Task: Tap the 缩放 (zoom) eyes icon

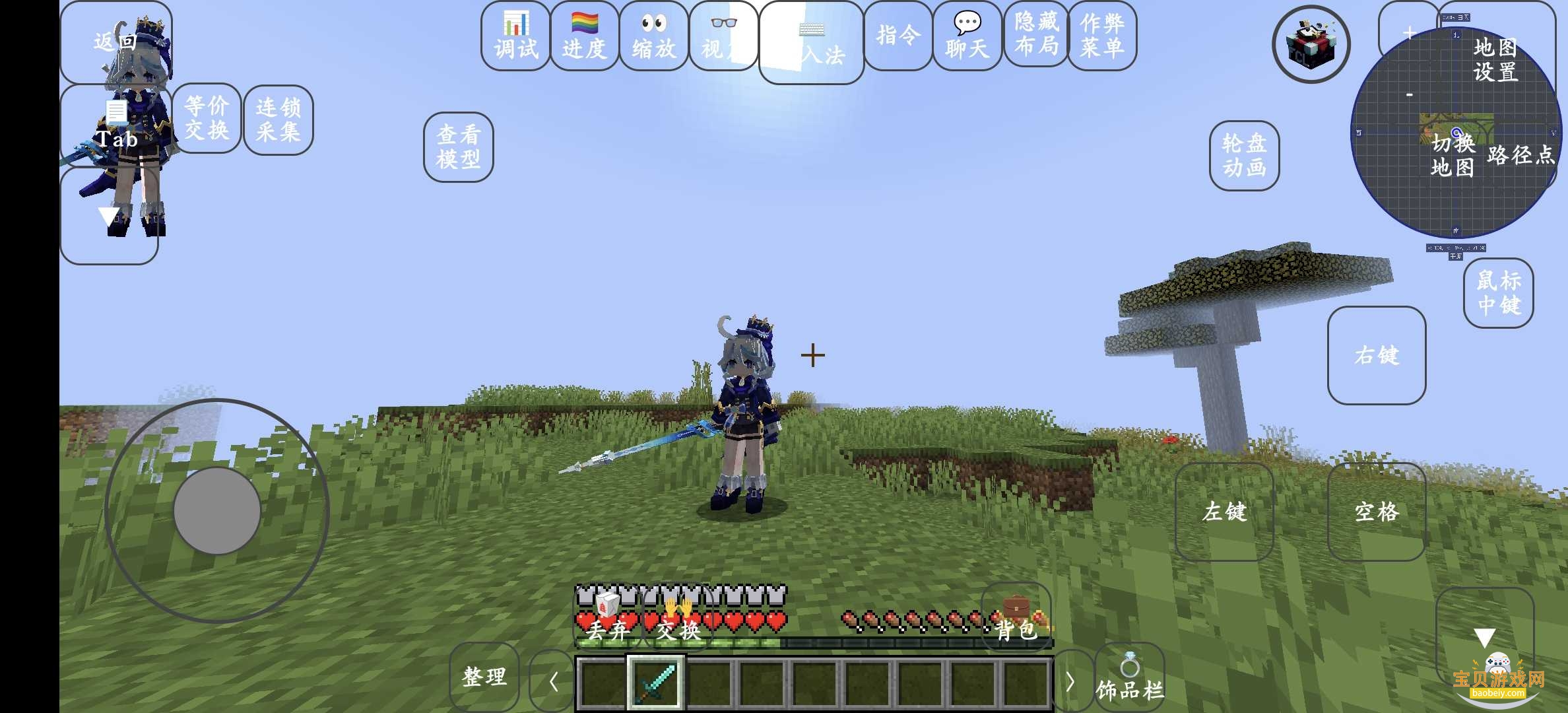Action: tap(654, 36)
